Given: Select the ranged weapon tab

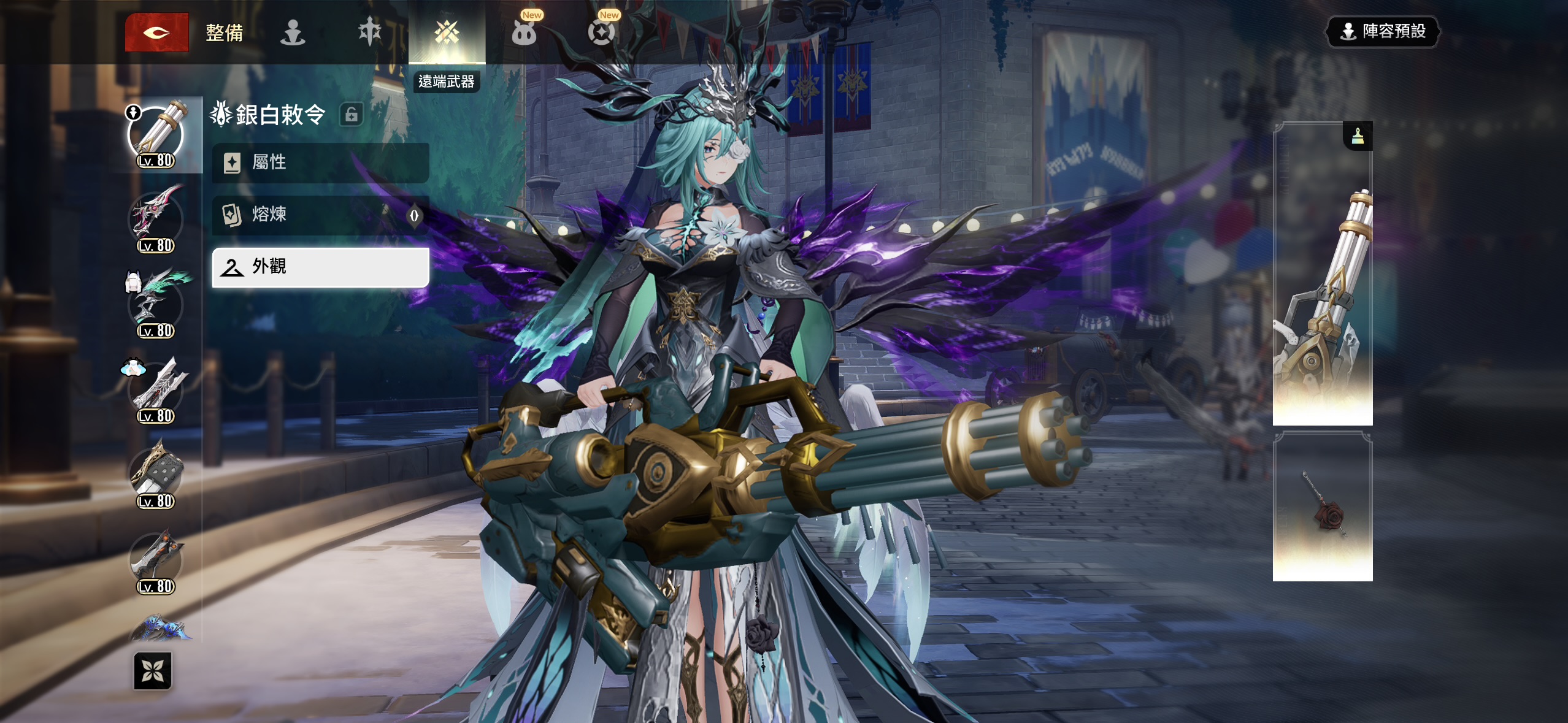Looking at the screenshot, I should point(447,33).
